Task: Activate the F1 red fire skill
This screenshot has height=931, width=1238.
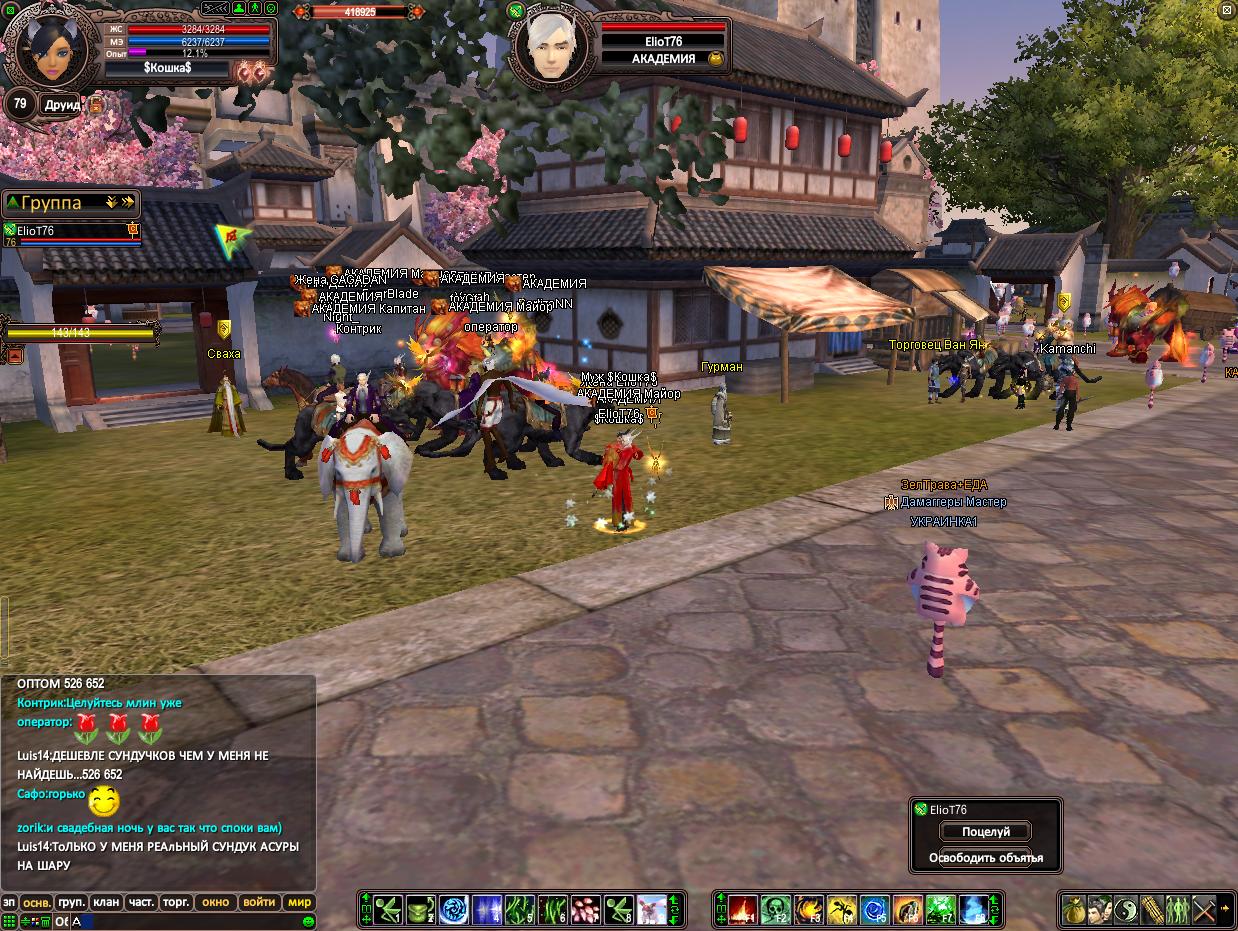Action: coord(742,909)
